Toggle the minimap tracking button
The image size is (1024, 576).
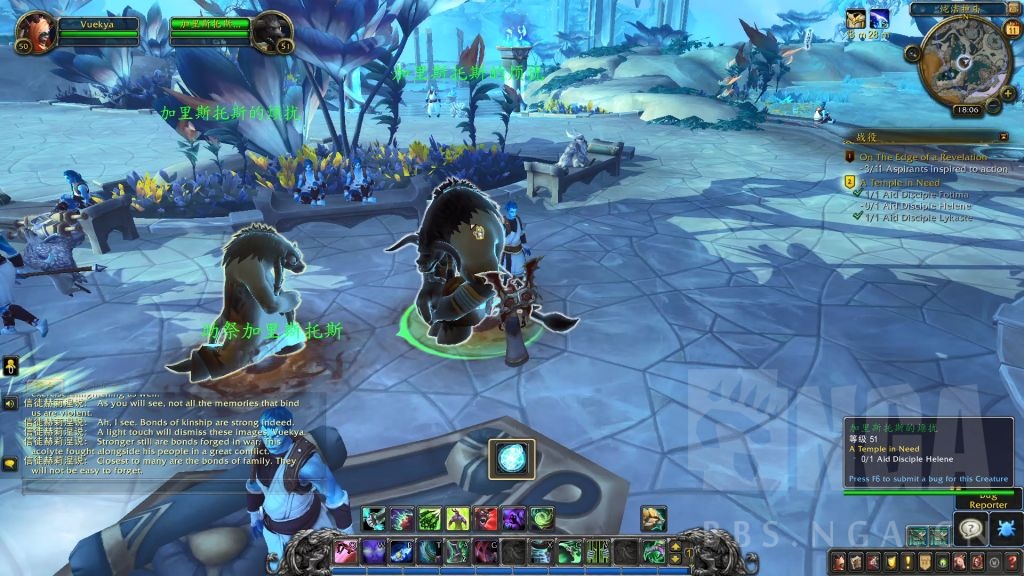912,53
